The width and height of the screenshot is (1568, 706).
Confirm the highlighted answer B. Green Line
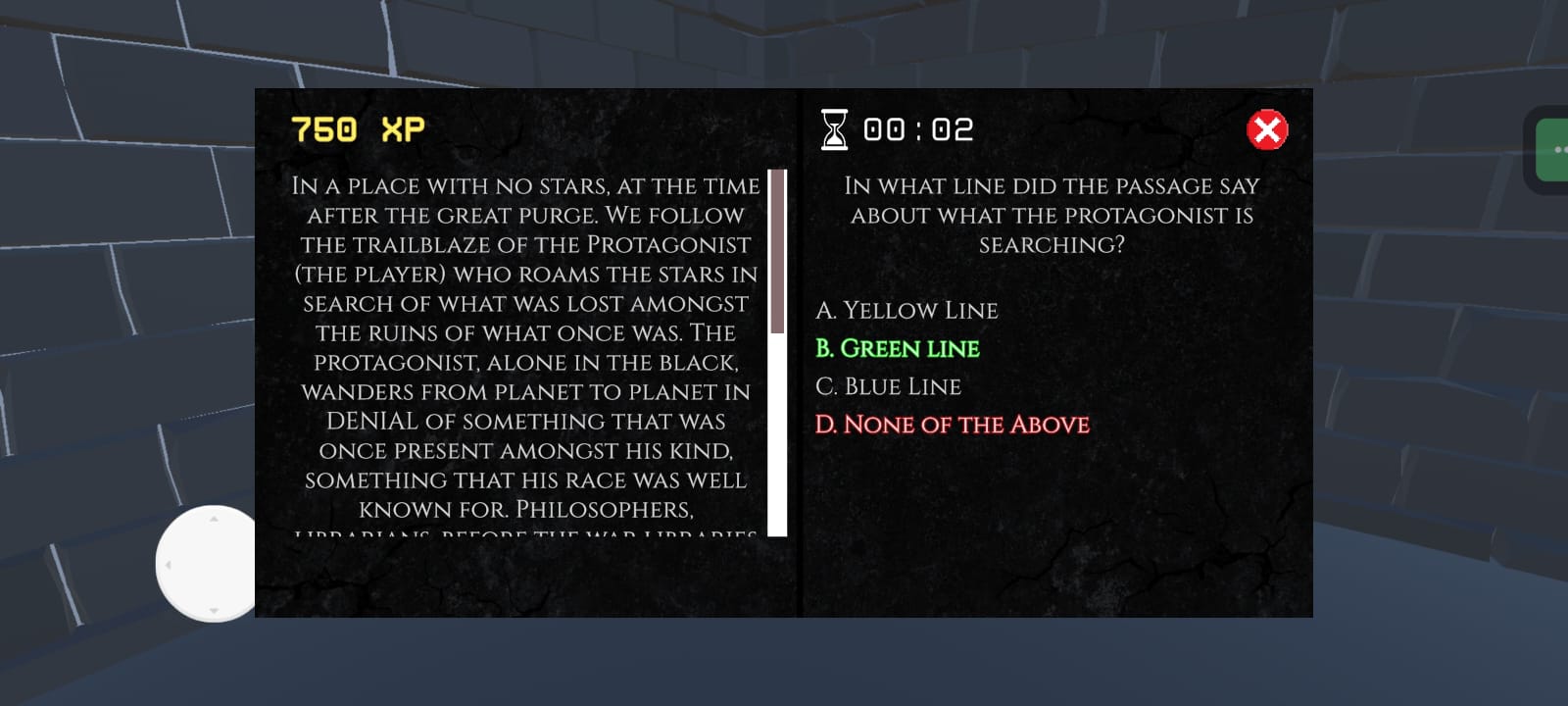point(898,348)
